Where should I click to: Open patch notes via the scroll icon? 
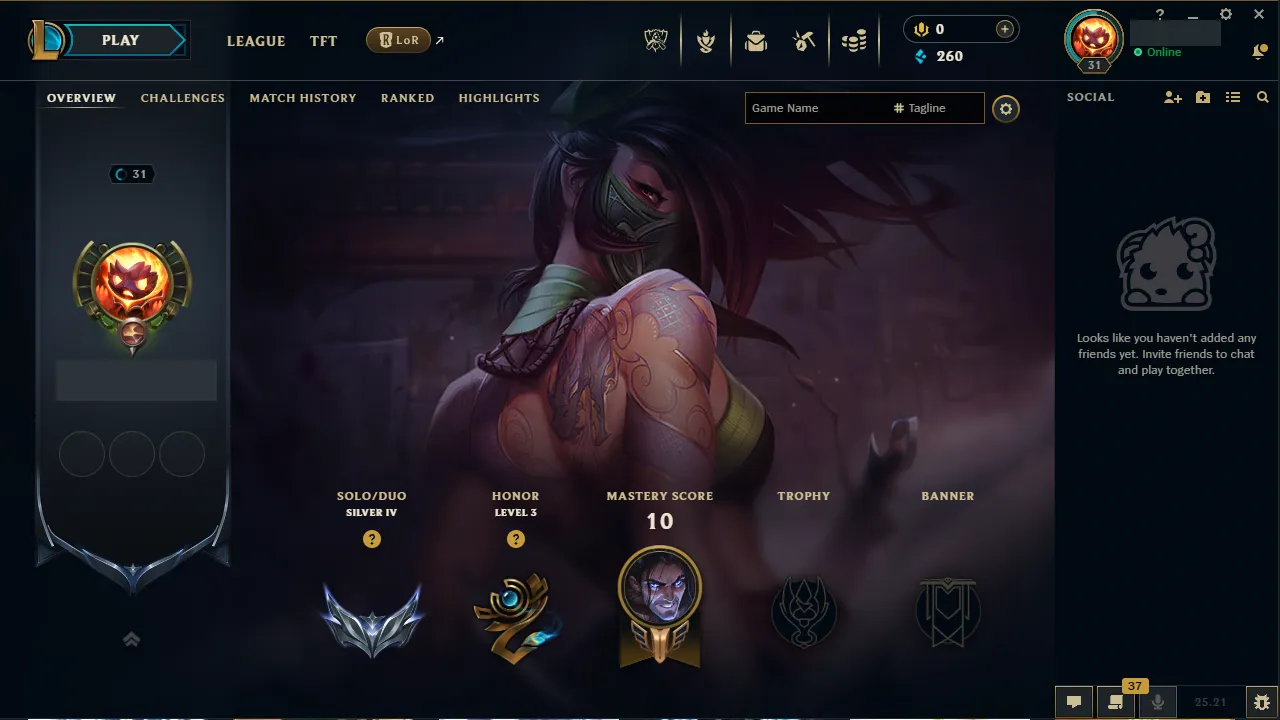coord(1116,703)
